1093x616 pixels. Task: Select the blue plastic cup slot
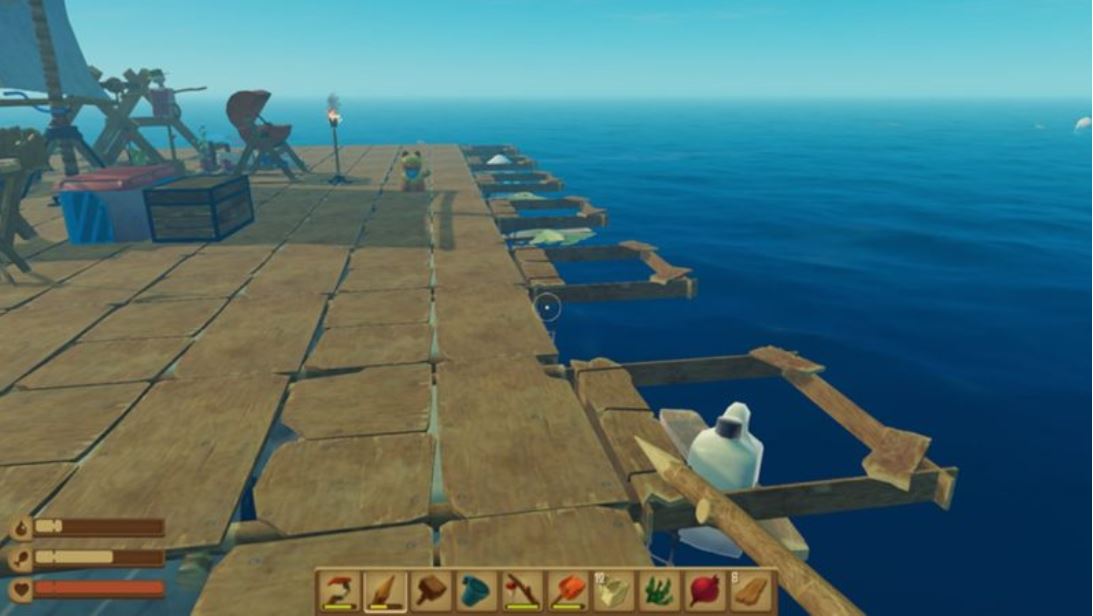pos(476,591)
